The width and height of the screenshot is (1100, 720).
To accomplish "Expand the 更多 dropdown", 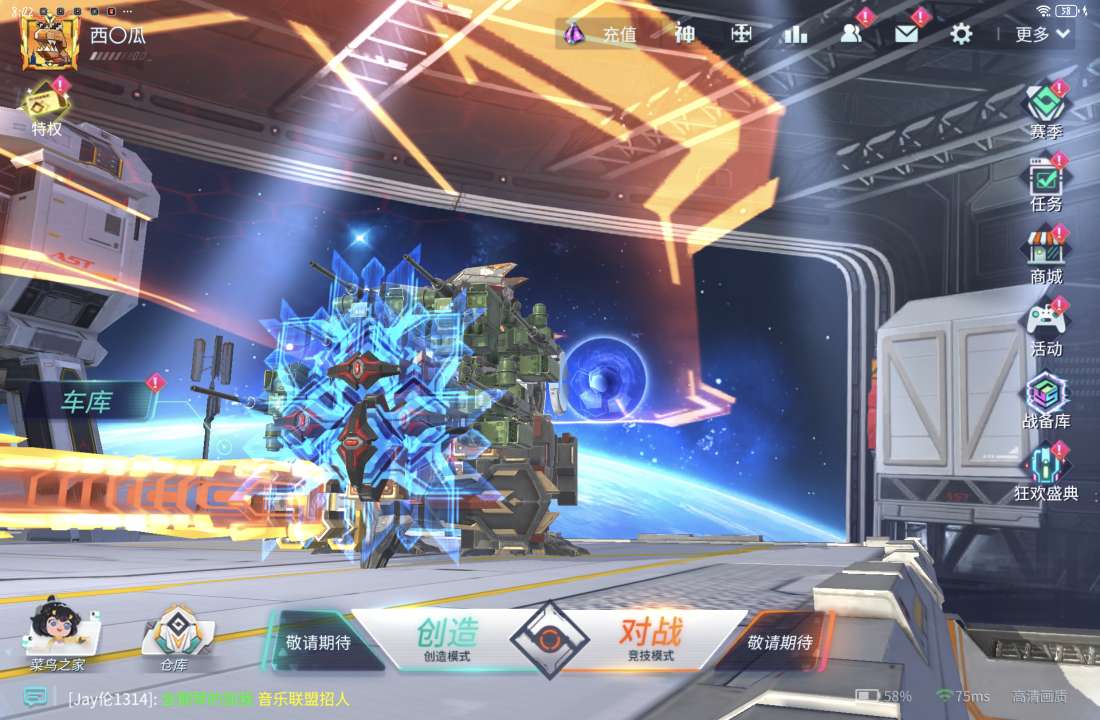I will click(1043, 34).
